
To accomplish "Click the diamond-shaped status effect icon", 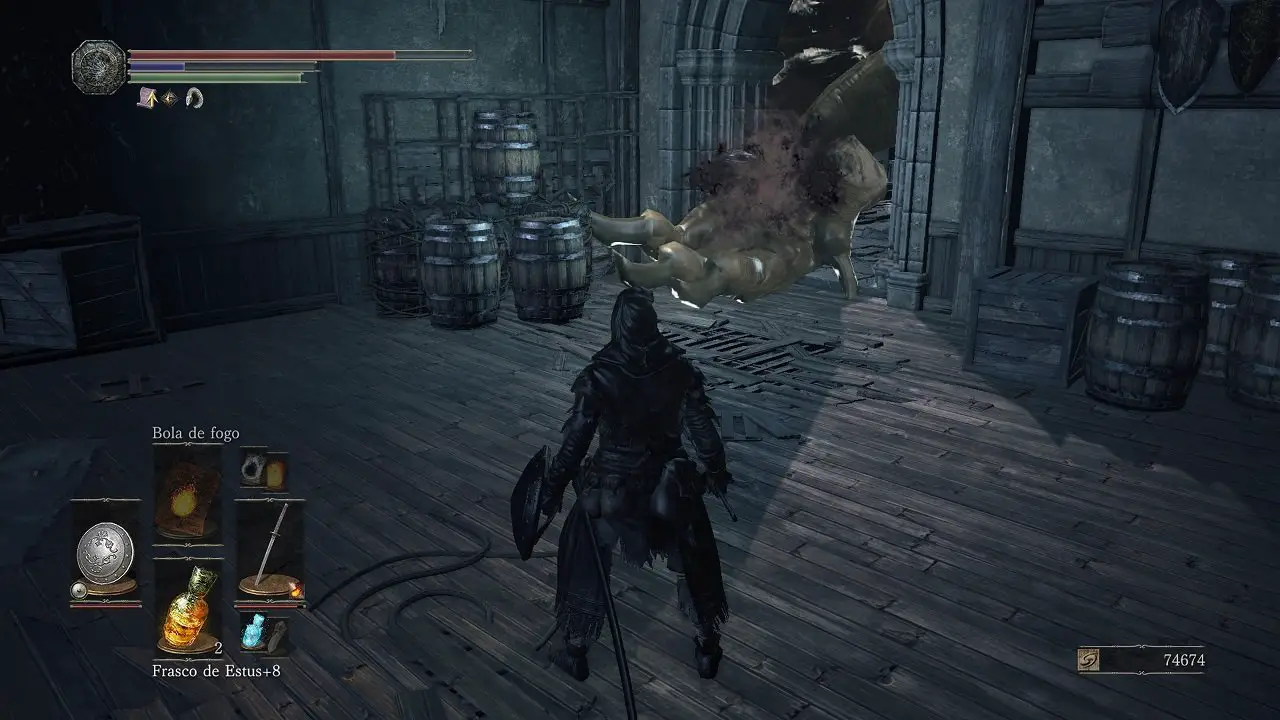I will 170,97.
